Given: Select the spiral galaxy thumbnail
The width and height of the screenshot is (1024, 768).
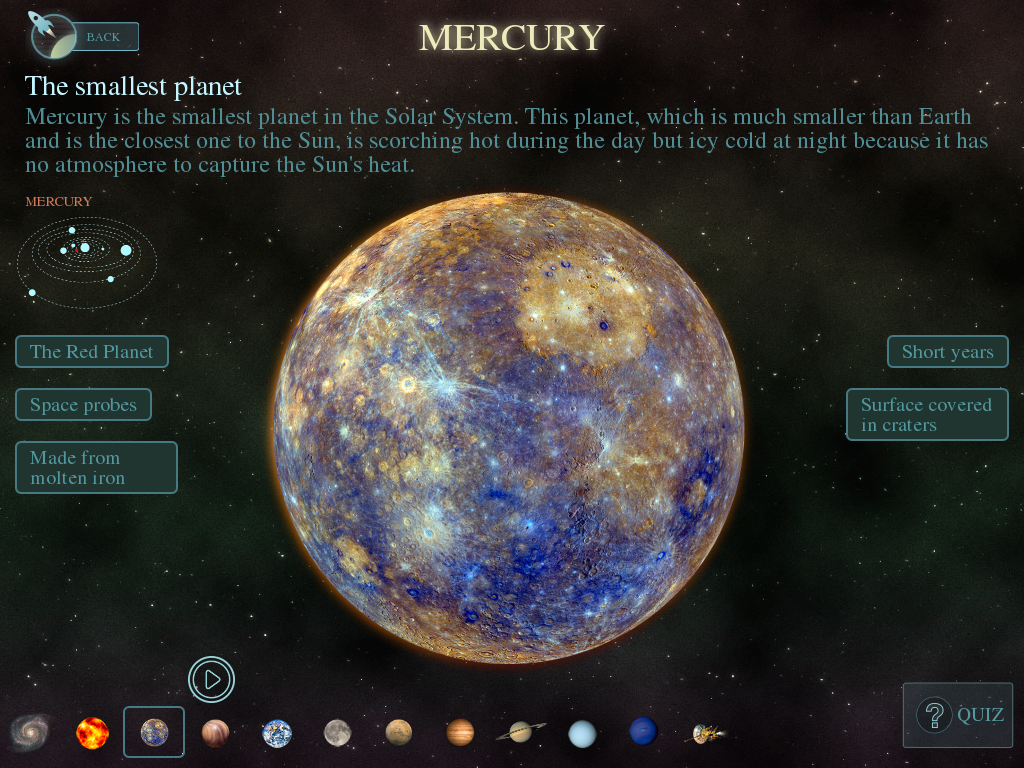Looking at the screenshot, I should coord(30,733).
